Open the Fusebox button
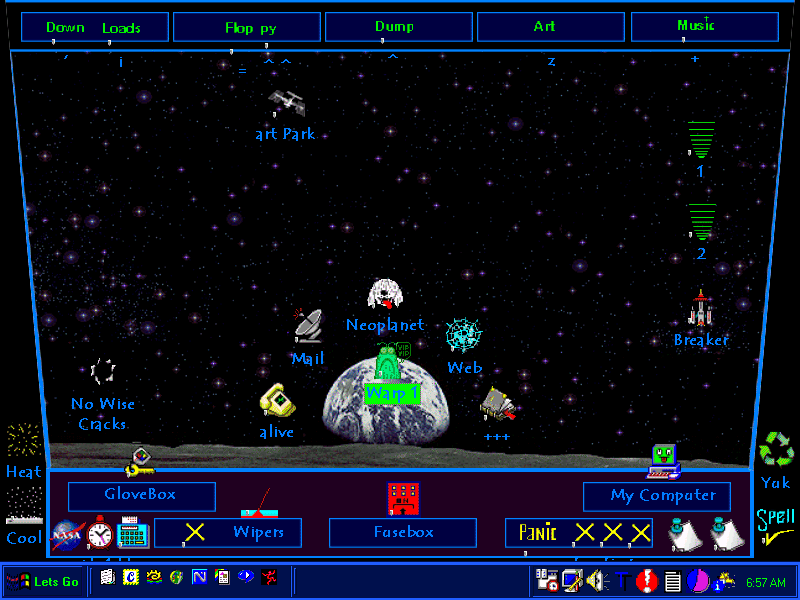The image size is (800, 600). pos(403,533)
